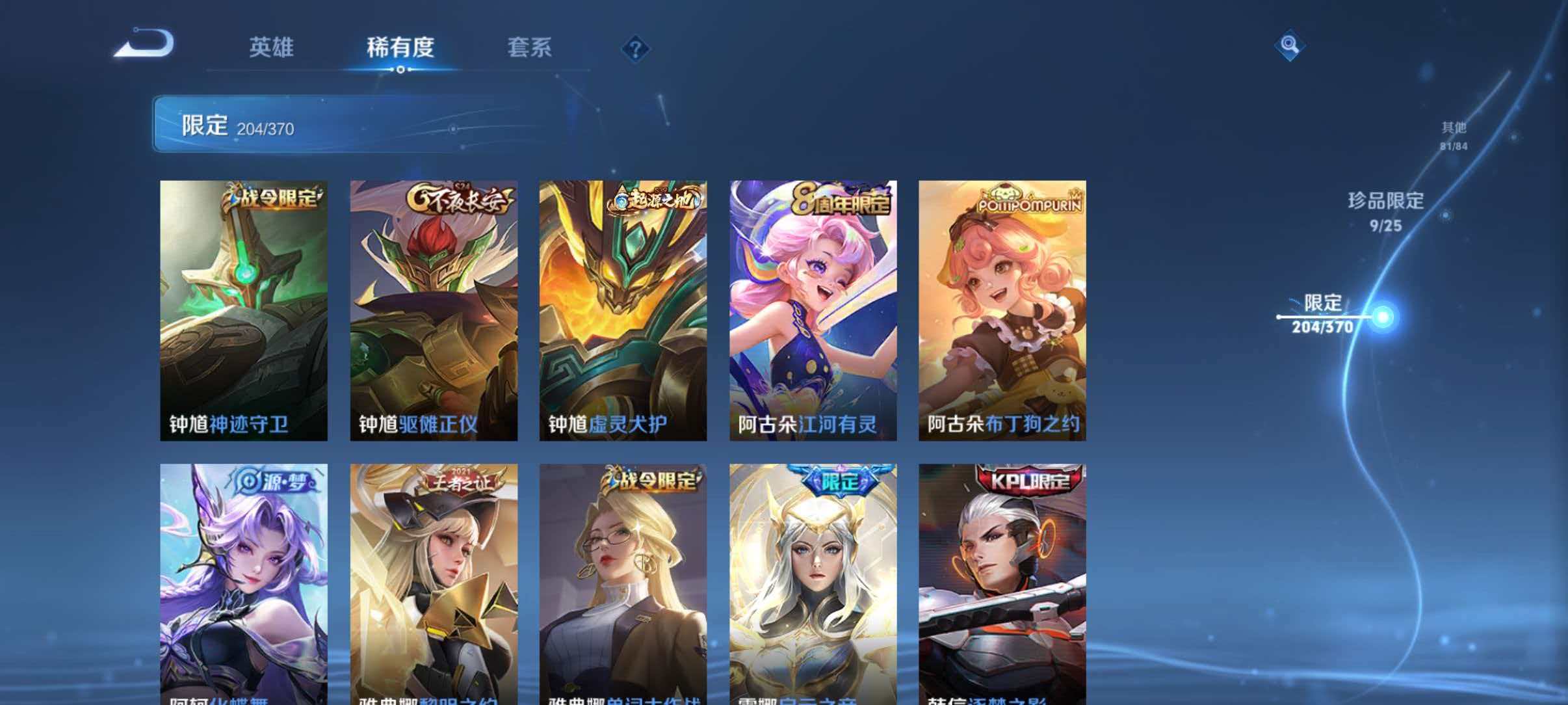
Task: Click the question mark help icon
Action: click(636, 49)
